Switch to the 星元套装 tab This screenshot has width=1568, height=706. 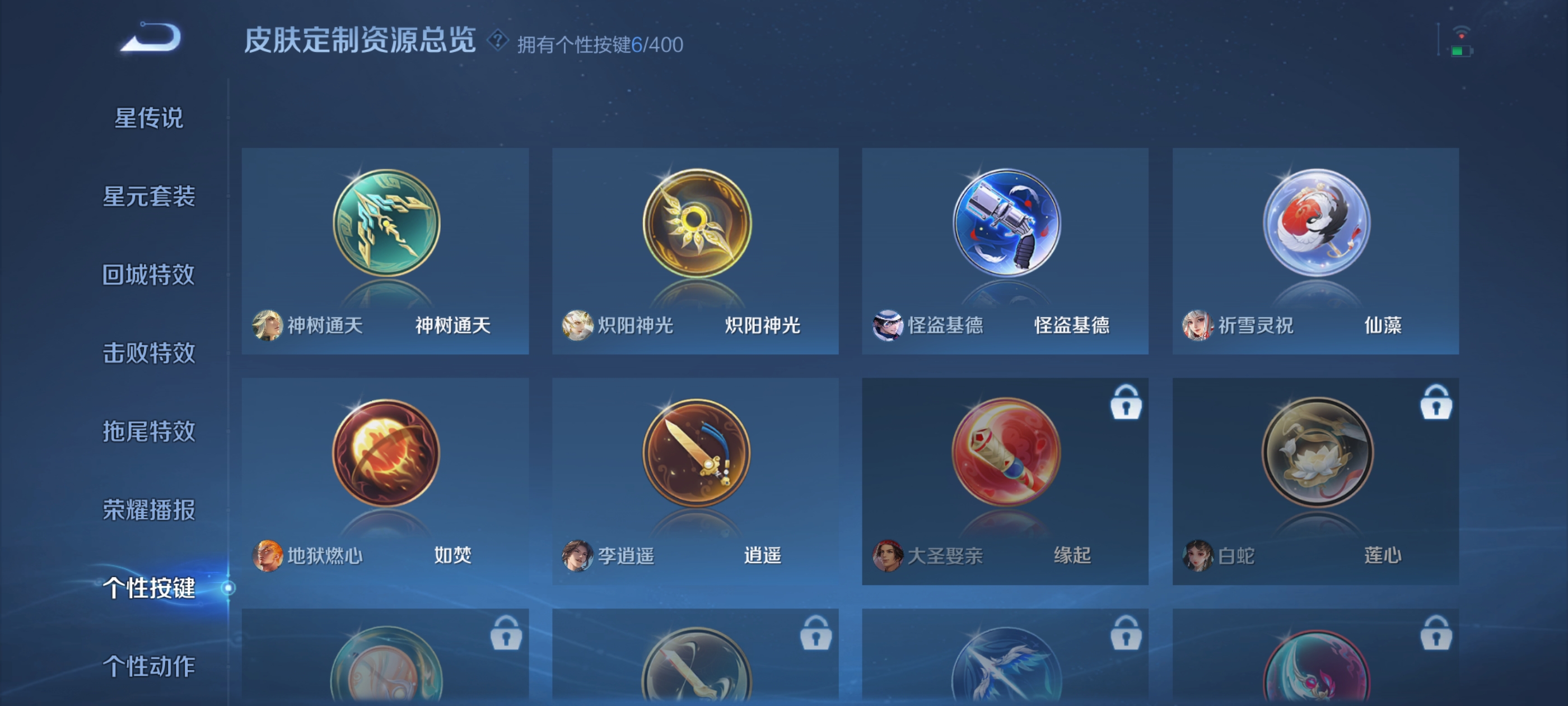[x=149, y=197]
